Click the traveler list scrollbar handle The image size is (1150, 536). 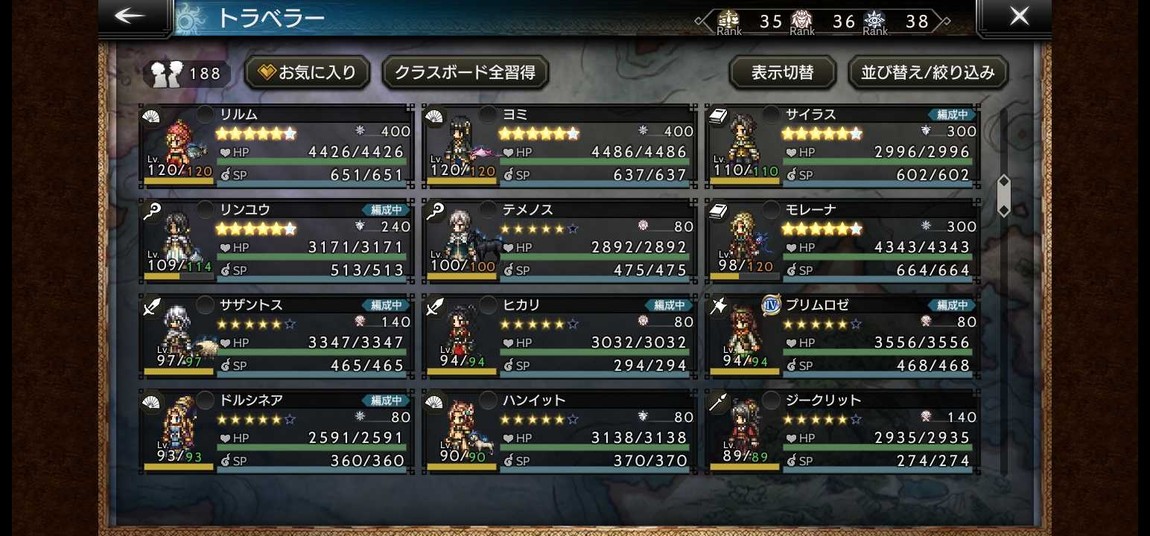(x=1003, y=196)
